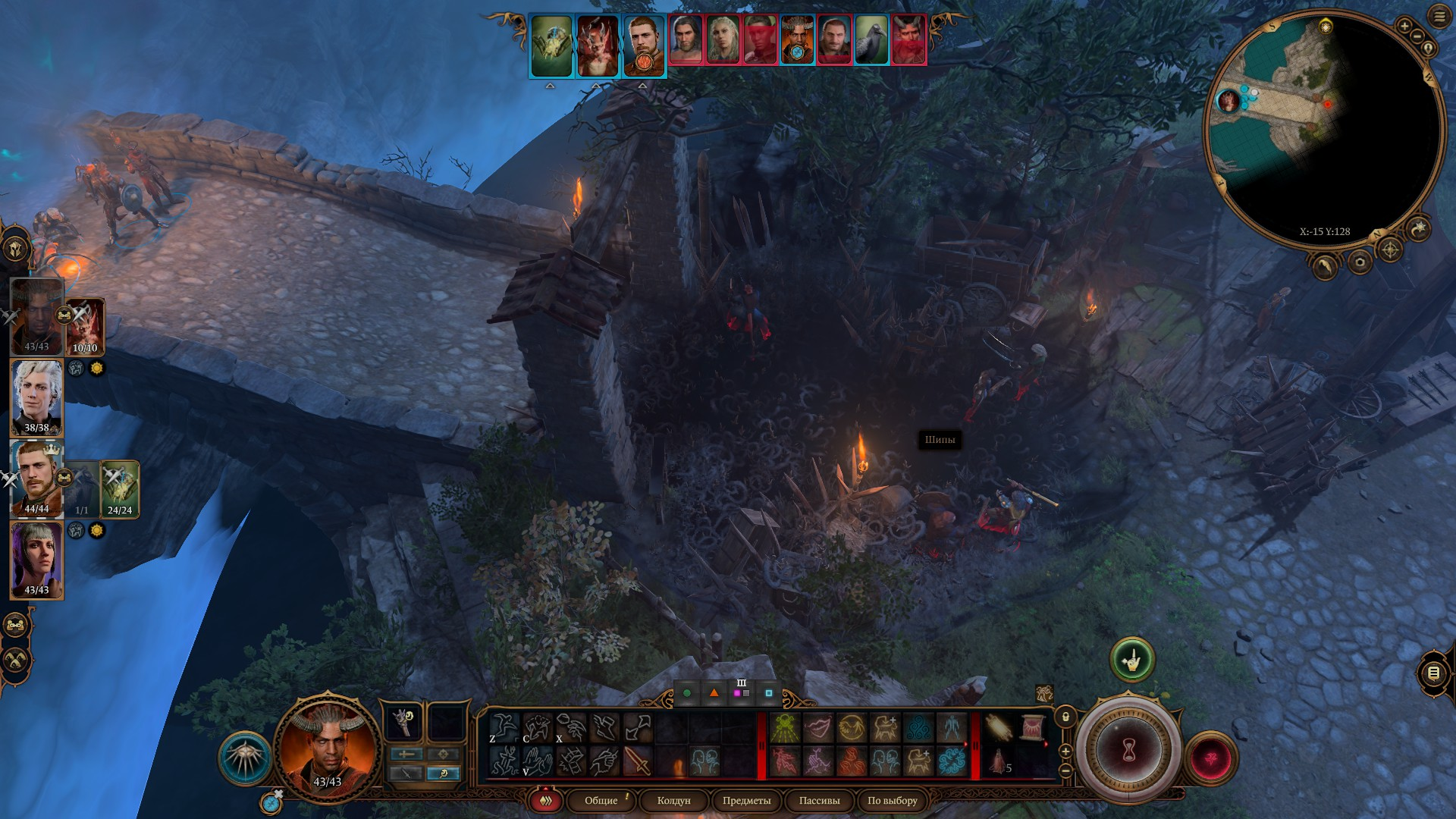The width and height of the screenshot is (1456, 819).
Task: Switch to the По выбору tab
Action: [892, 801]
